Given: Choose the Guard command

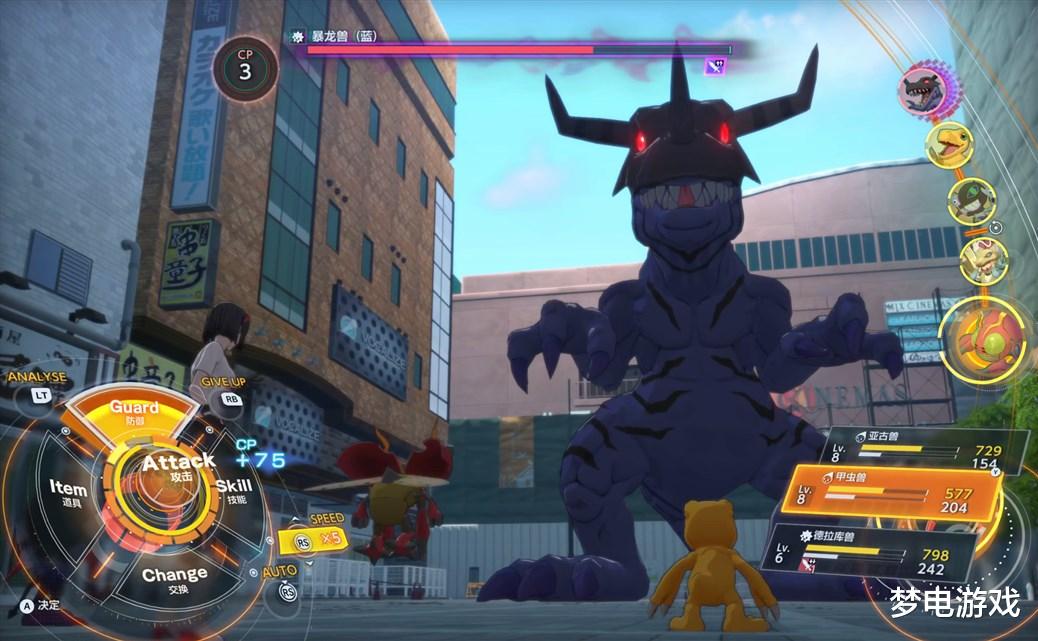Looking at the screenshot, I should (x=134, y=411).
